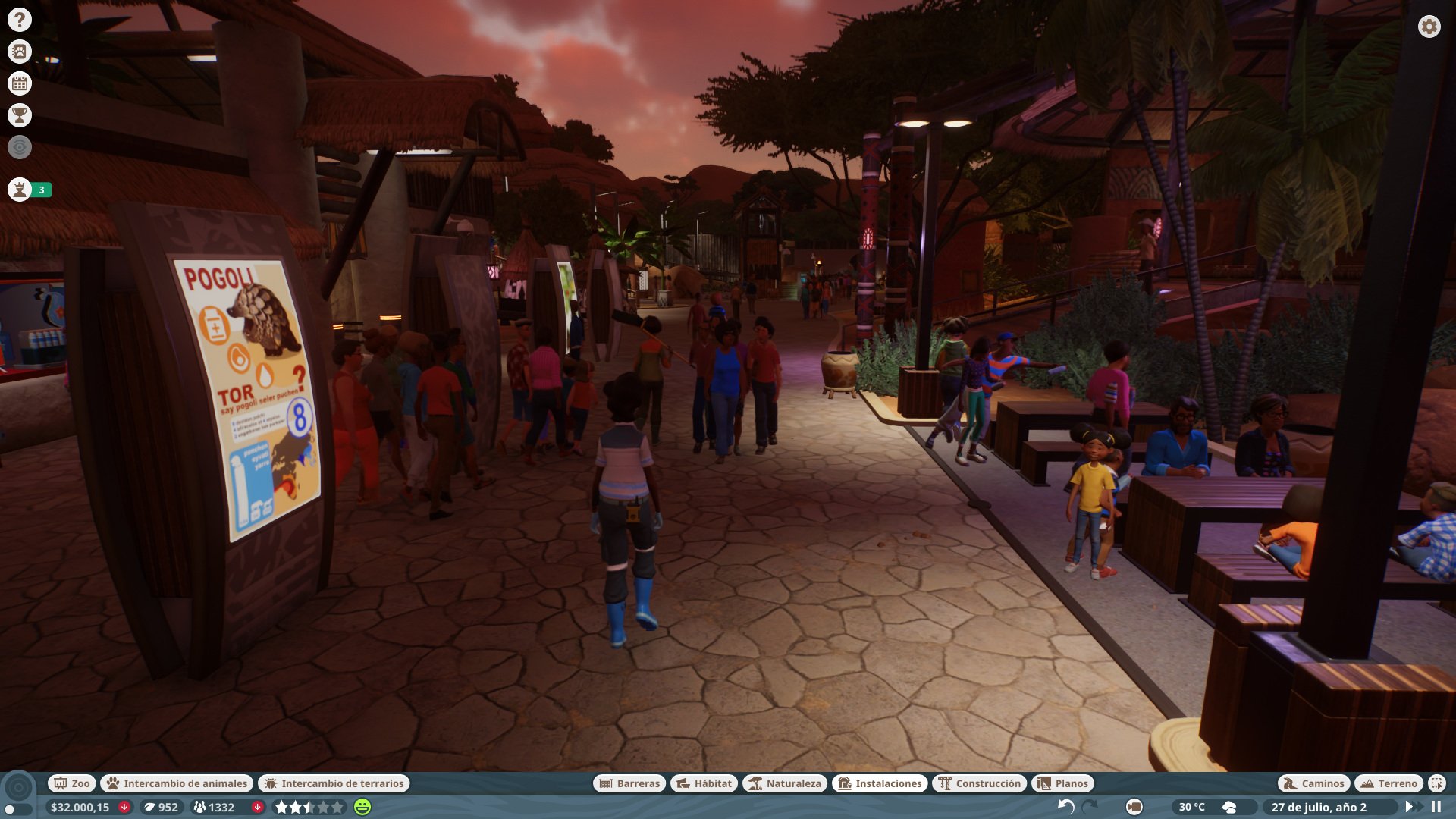Open the trophy achievements panel
The image size is (1456, 819).
pyautogui.click(x=20, y=116)
